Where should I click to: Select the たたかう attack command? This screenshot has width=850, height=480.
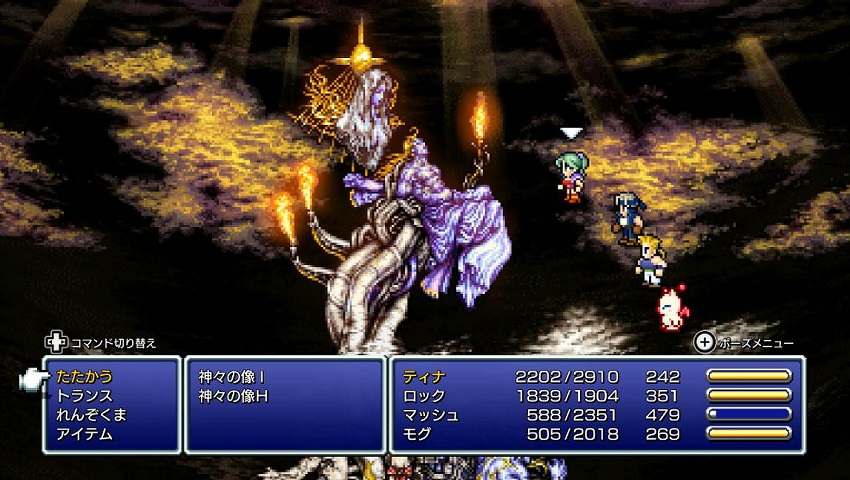point(84,377)
